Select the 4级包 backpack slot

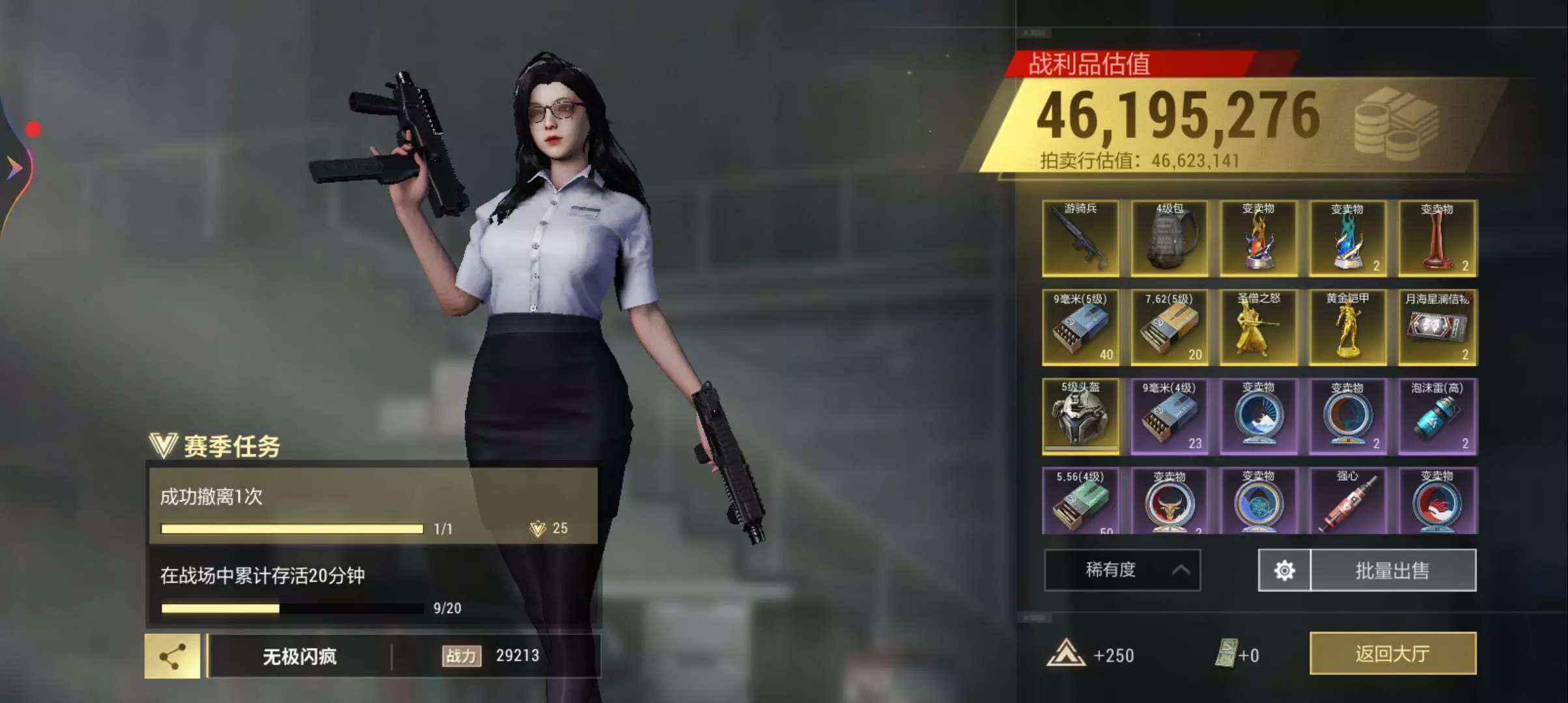1169,238
